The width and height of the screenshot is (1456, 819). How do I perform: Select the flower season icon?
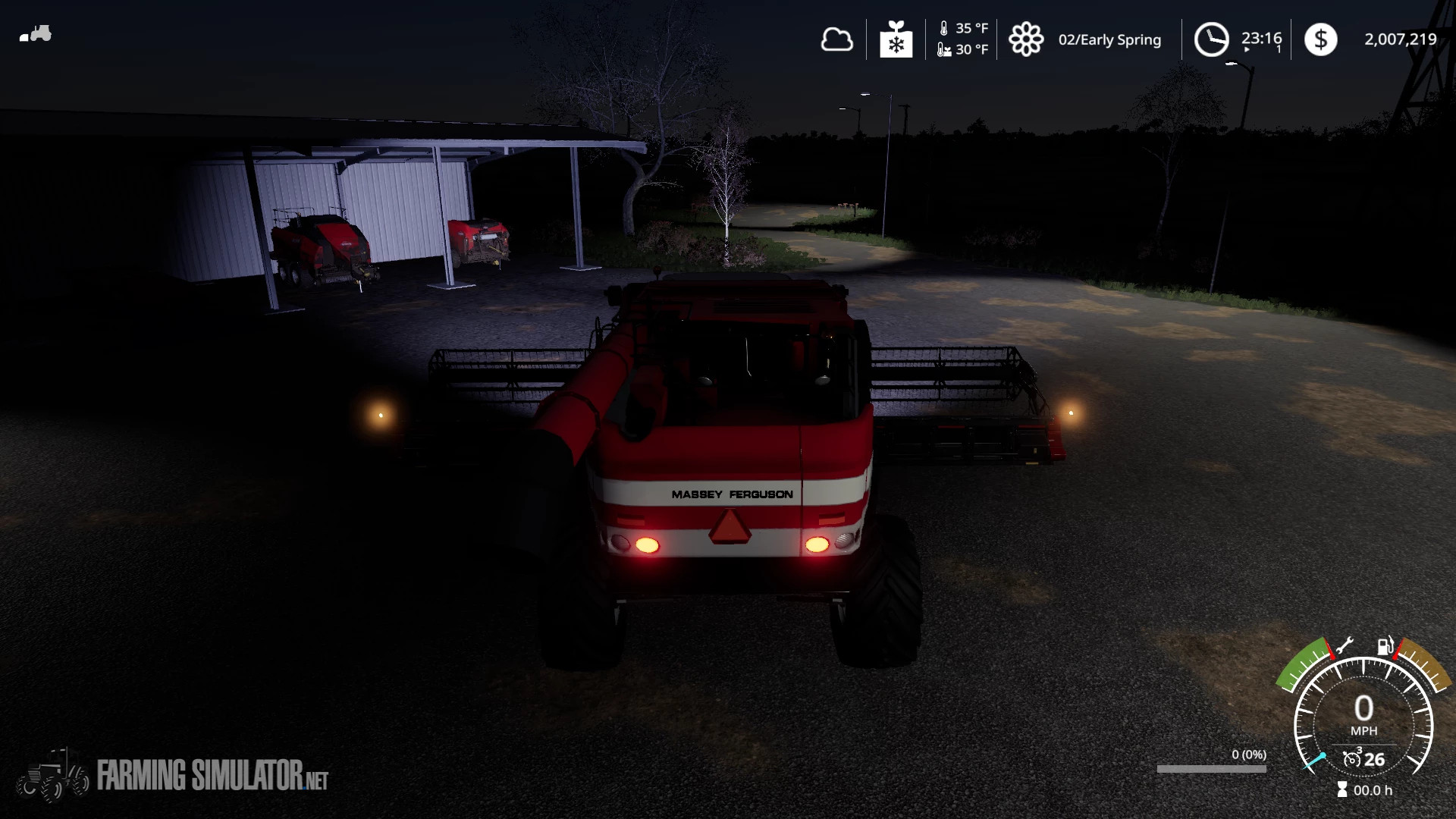tap(1028, 39)
